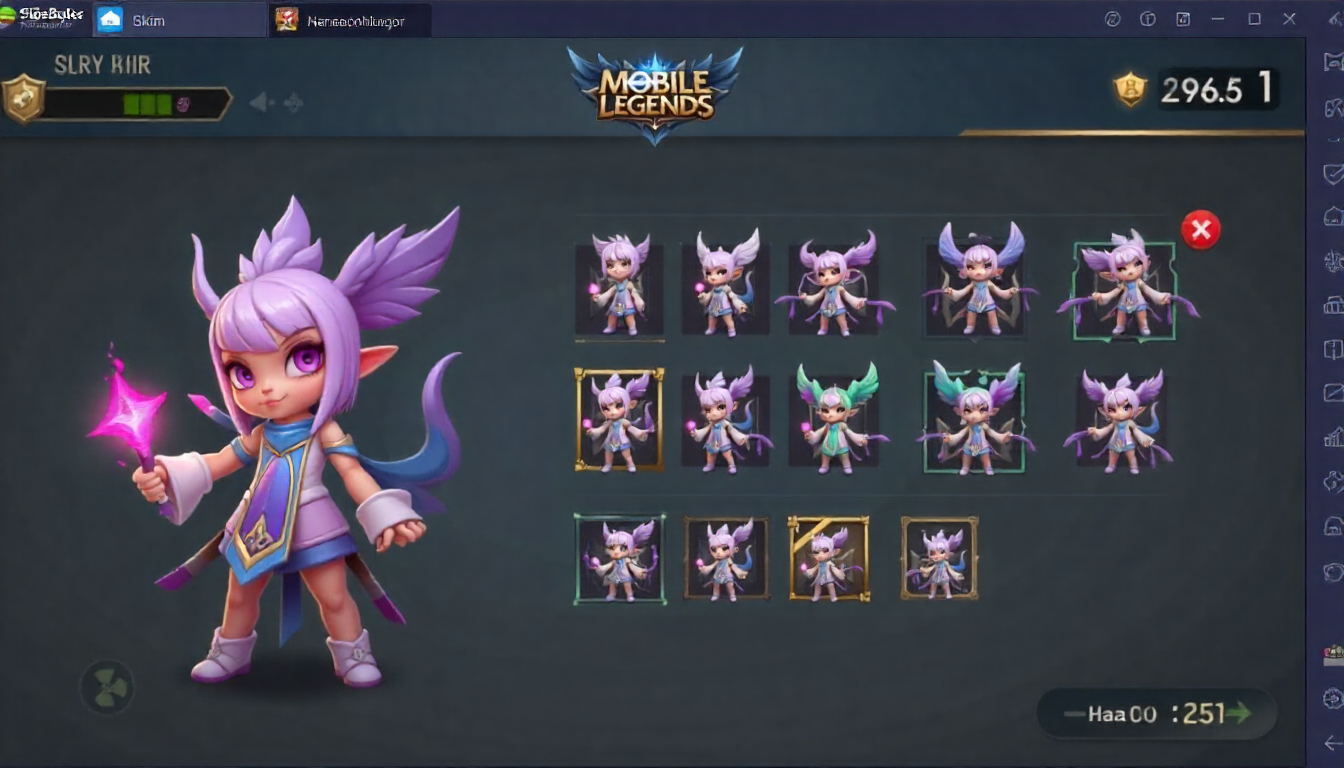This screenshot has width=1344, height=768.
Task: Click the gold coin icon beside 296.5
Action: click(1130, 90)
